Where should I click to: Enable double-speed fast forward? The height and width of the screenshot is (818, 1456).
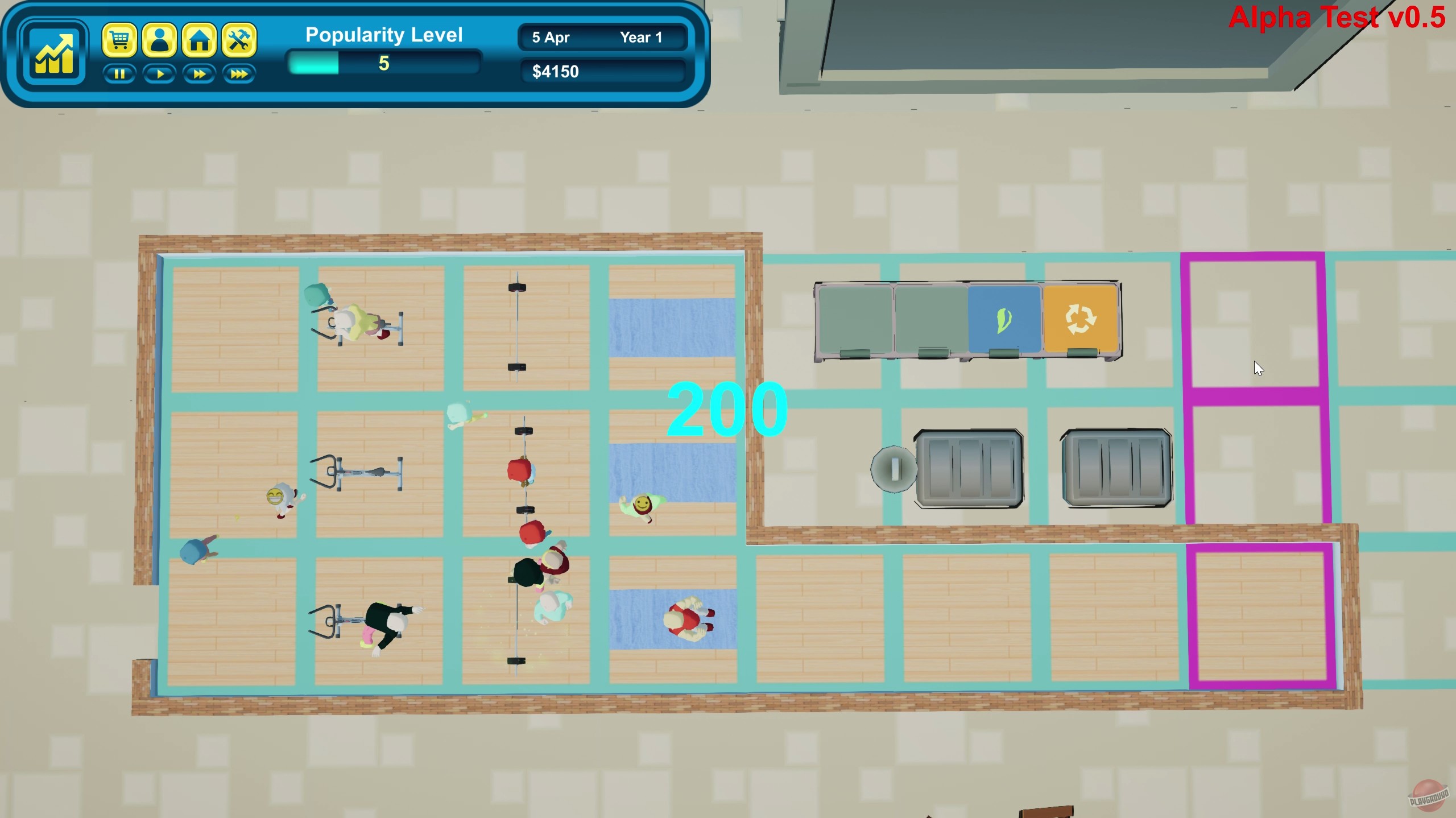tap(199, 74)
